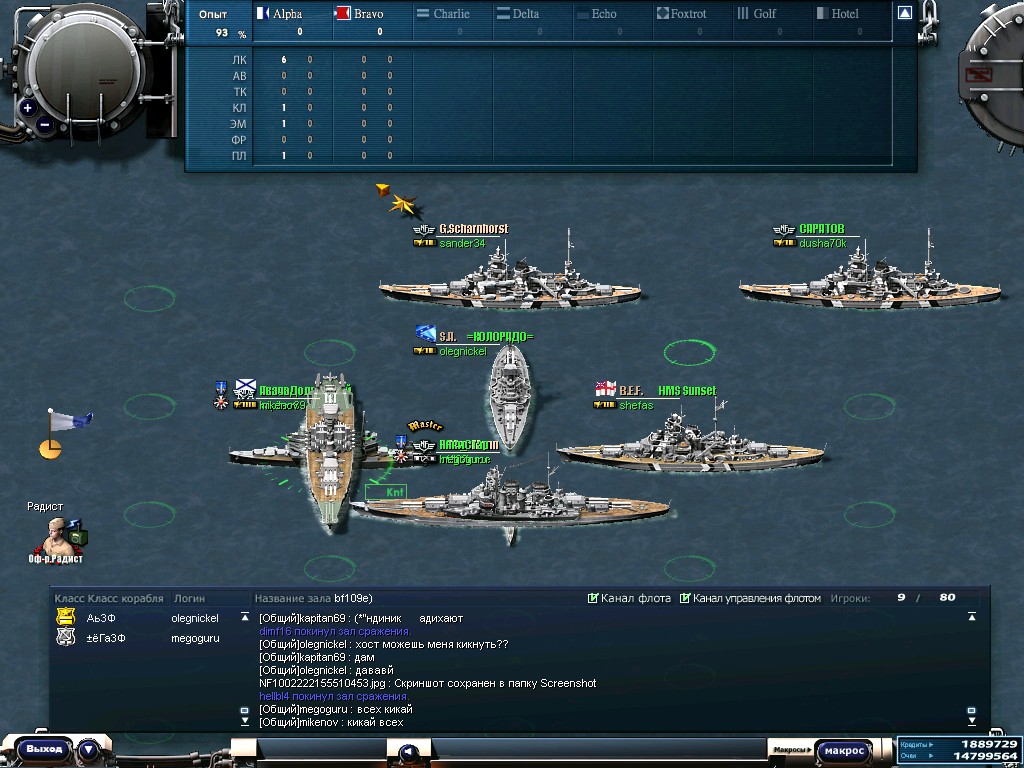
Task: Collapse the team table with the arrow button
Action: point(904,13)
